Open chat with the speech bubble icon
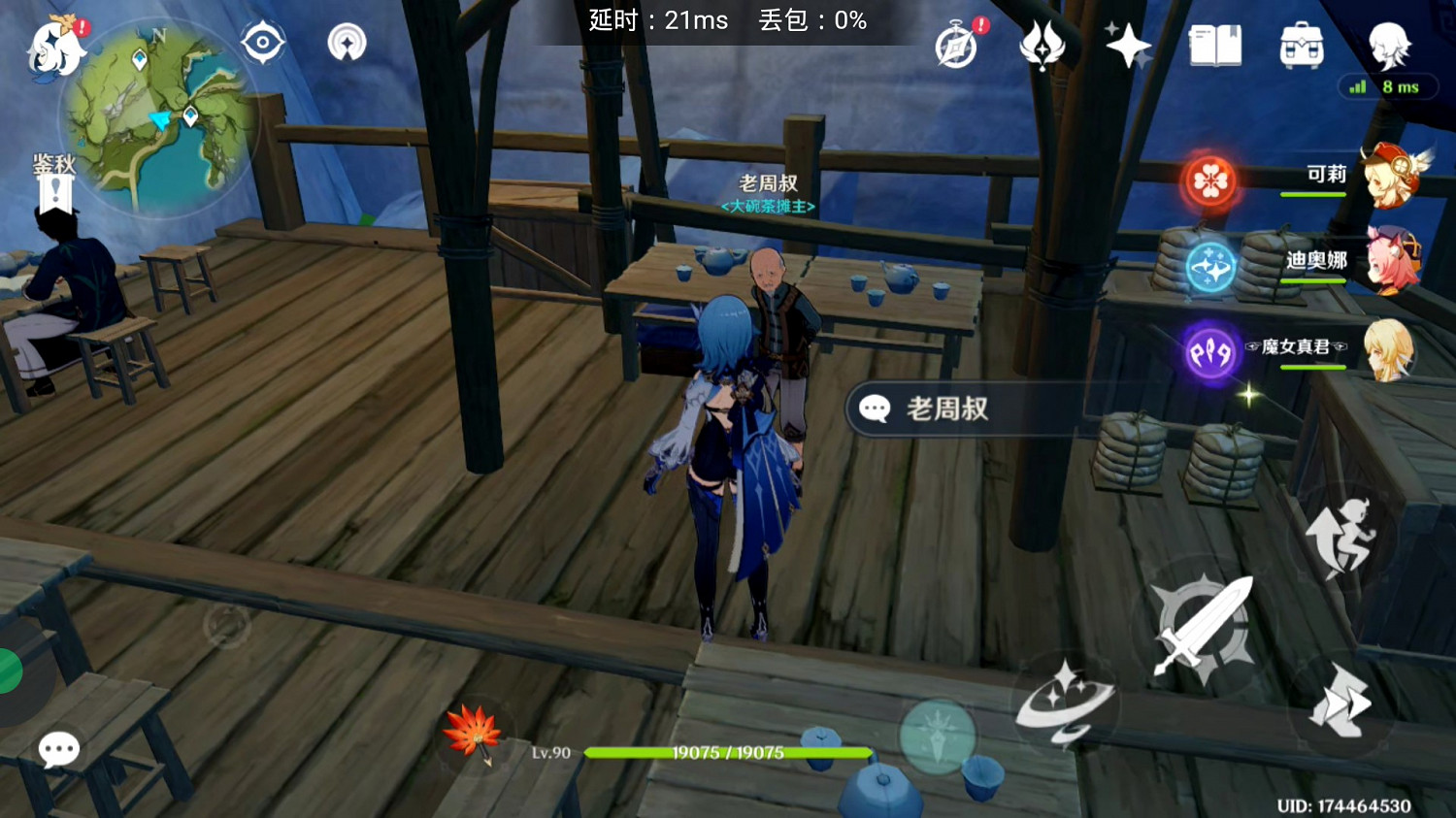 click(x=58, y=748)
